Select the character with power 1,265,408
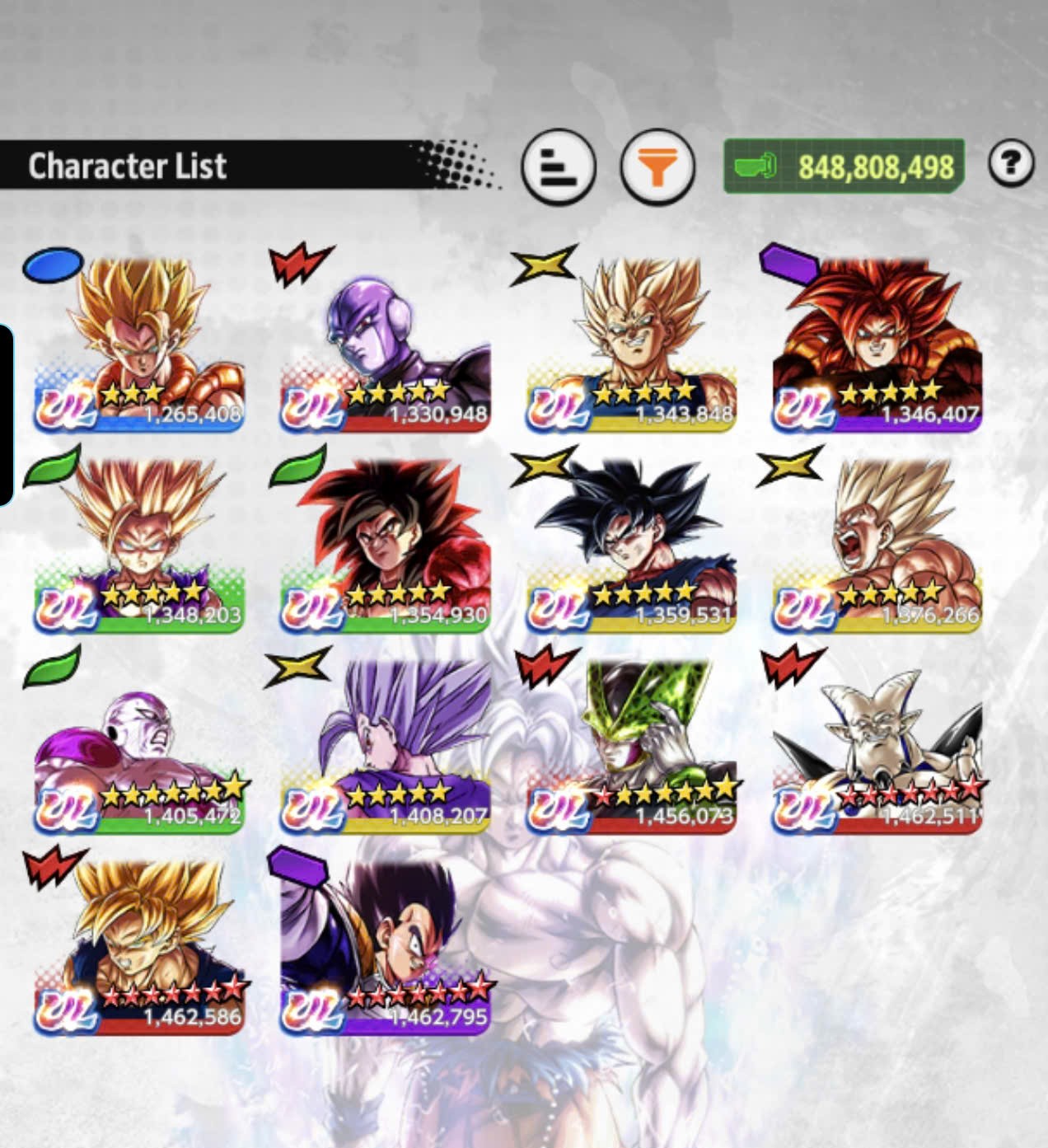Image resolution: width=1048 pixels, height=1148 pixels. pos(138,346)
